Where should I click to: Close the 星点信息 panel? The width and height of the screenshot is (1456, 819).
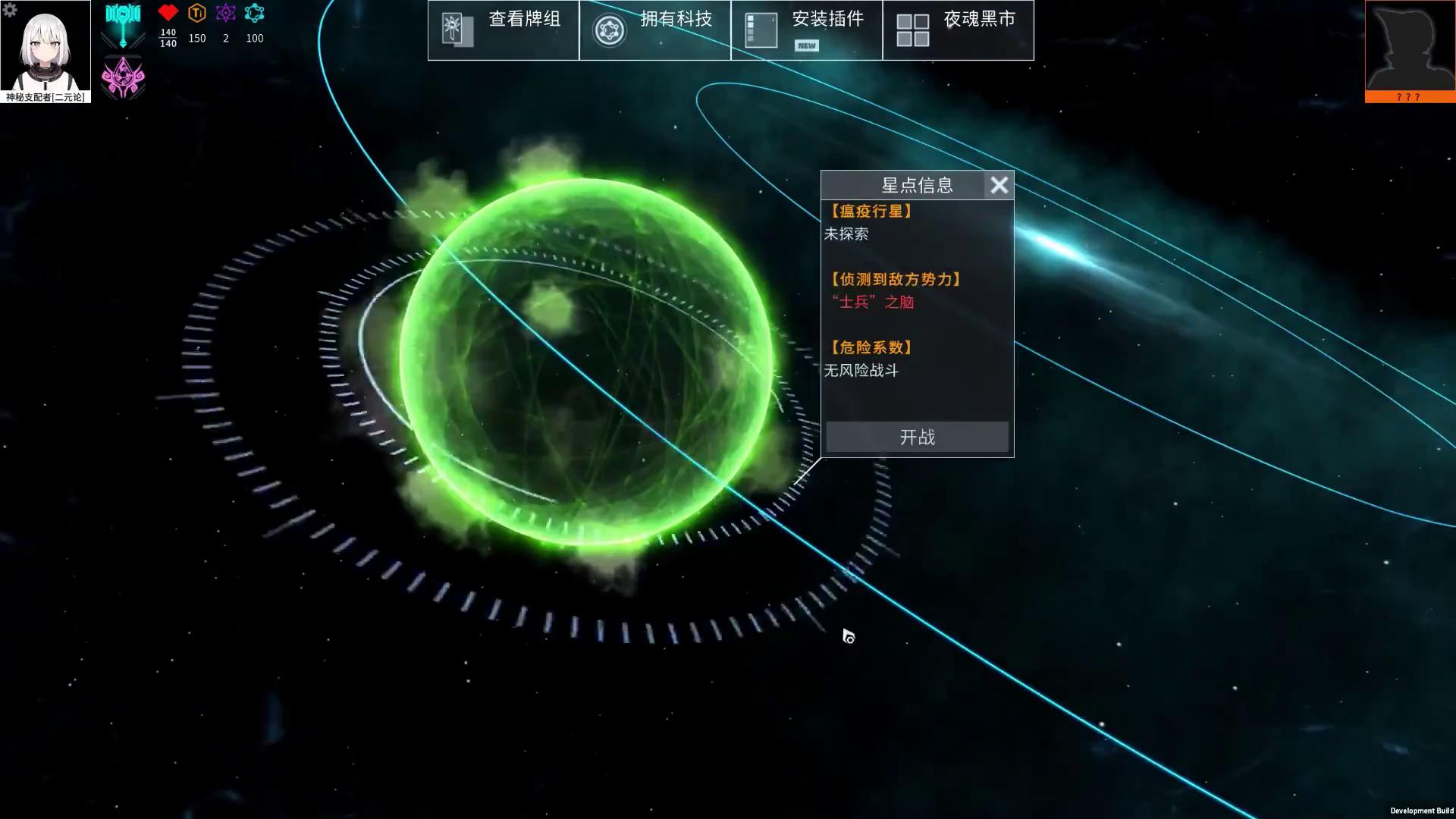[x=999, y=185]
